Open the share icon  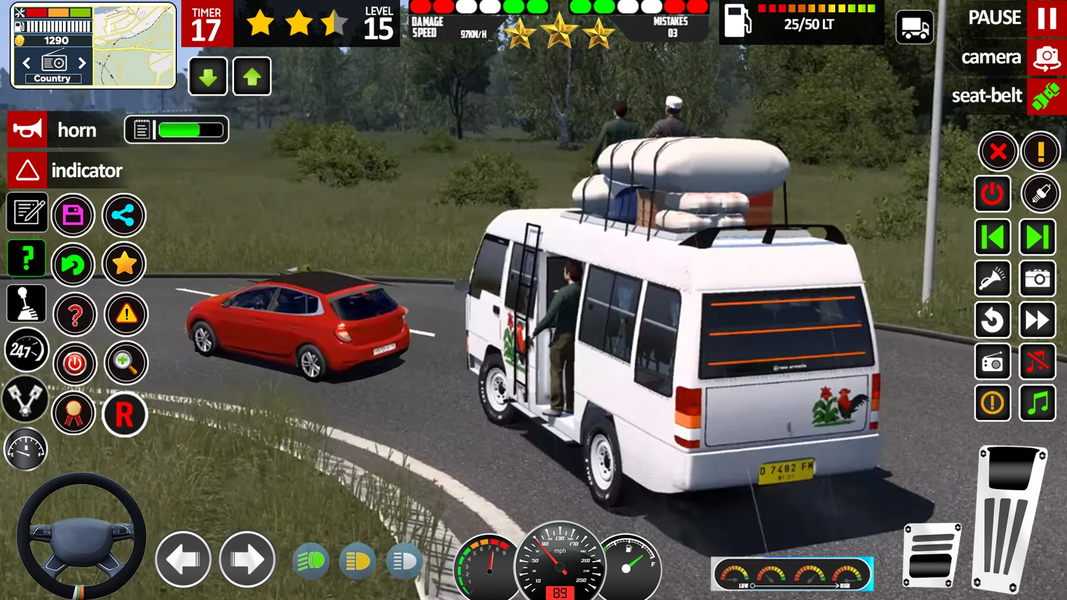click(x=124, y=214)
